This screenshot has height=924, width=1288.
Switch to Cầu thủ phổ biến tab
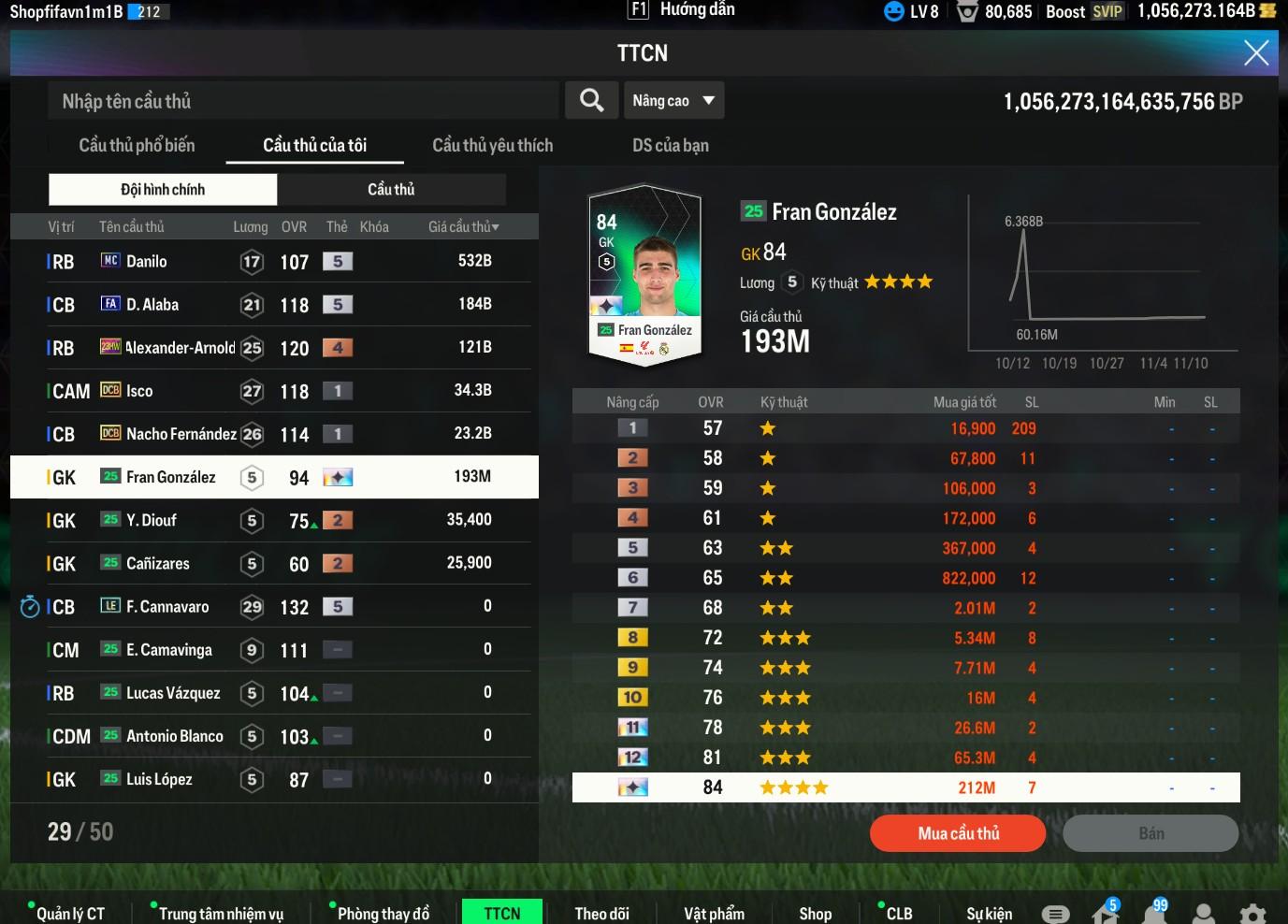pyautogui.click(x=137, y=145)
